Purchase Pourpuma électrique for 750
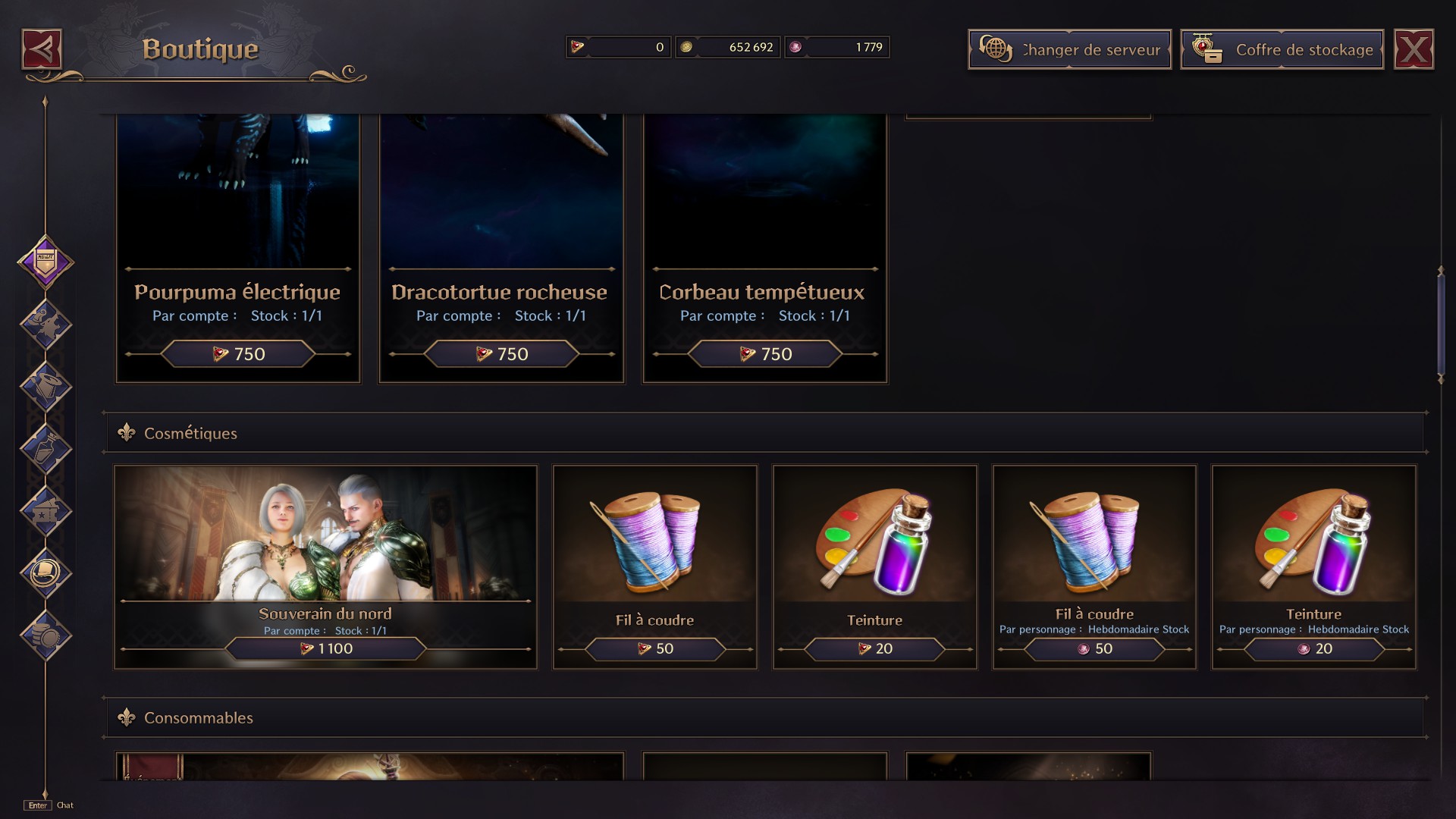The width and height of the screenshot is (1456, 819). click(x=237, y=353)
